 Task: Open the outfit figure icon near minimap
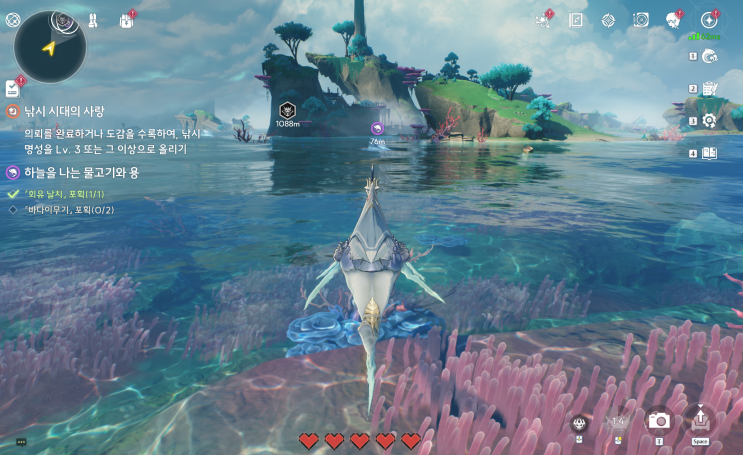92,20
